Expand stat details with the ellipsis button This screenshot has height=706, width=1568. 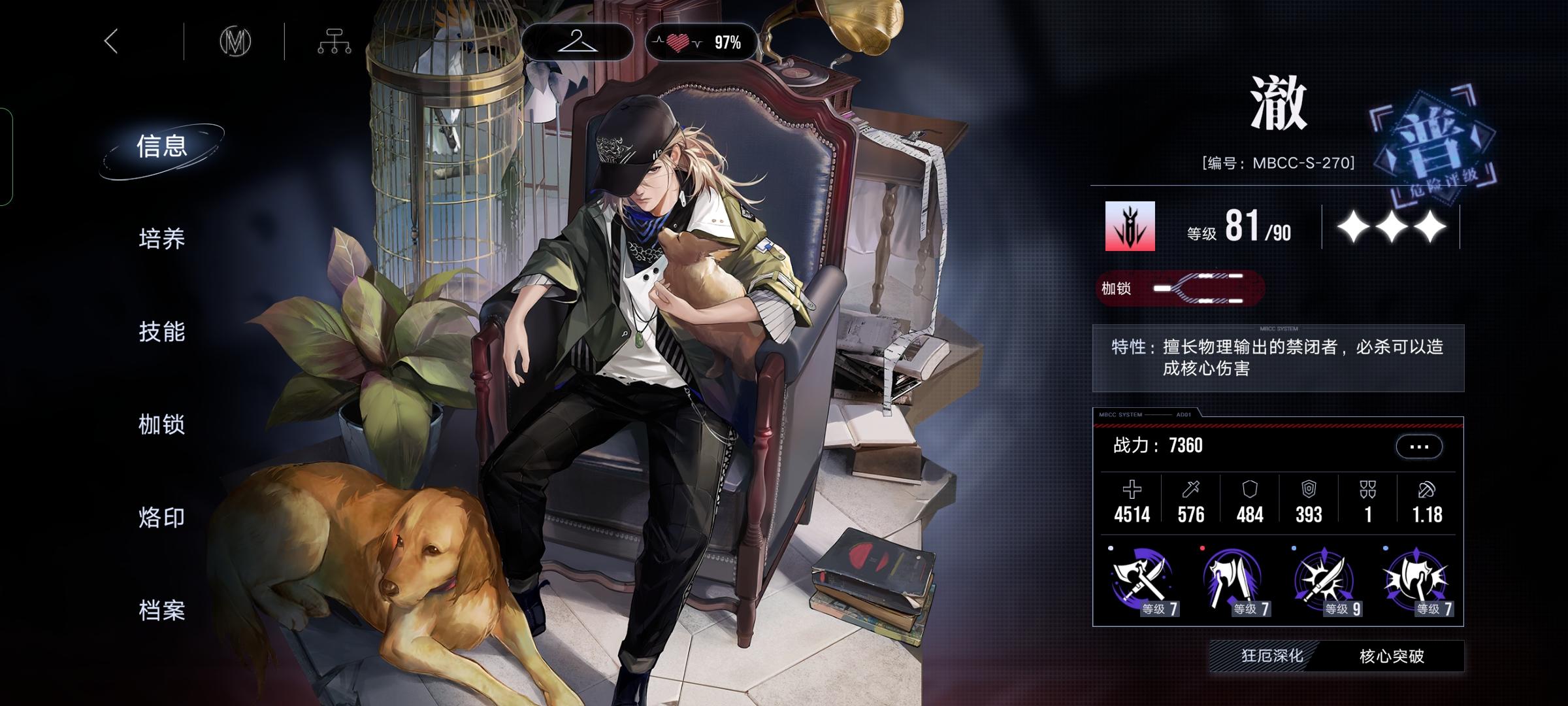coord(1418,446)
